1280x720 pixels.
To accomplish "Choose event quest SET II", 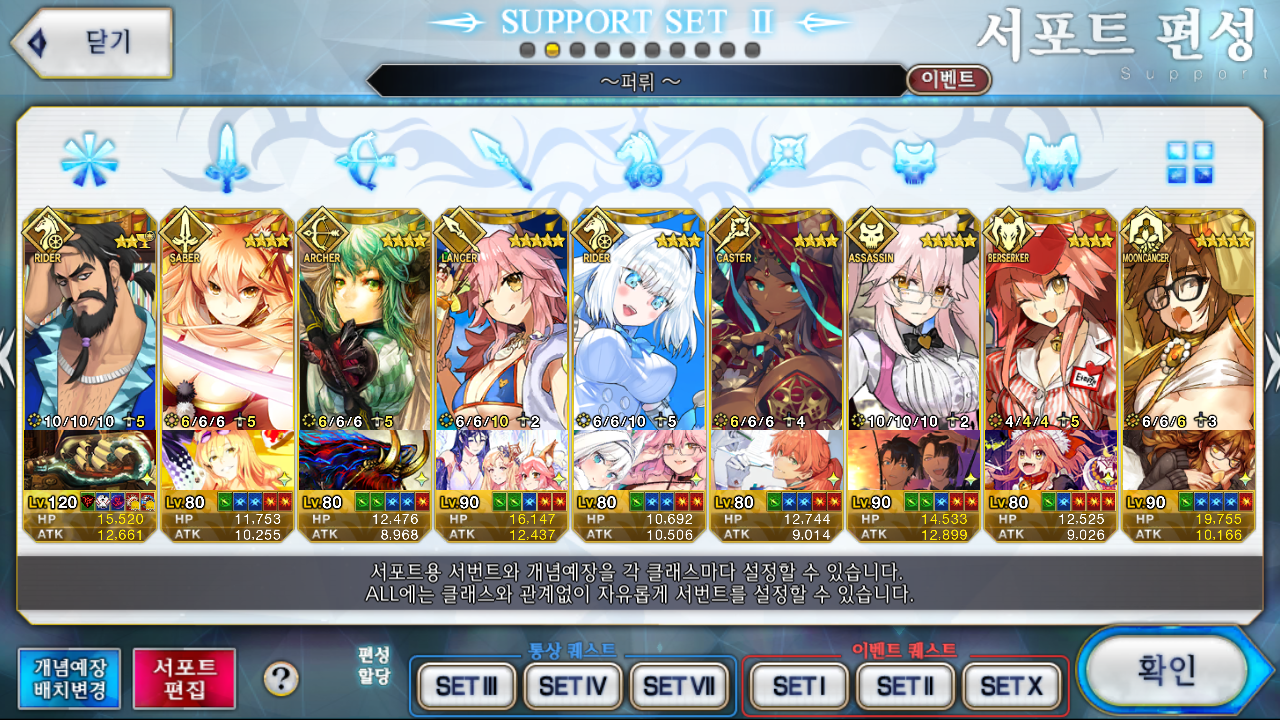I will point(904,686).
